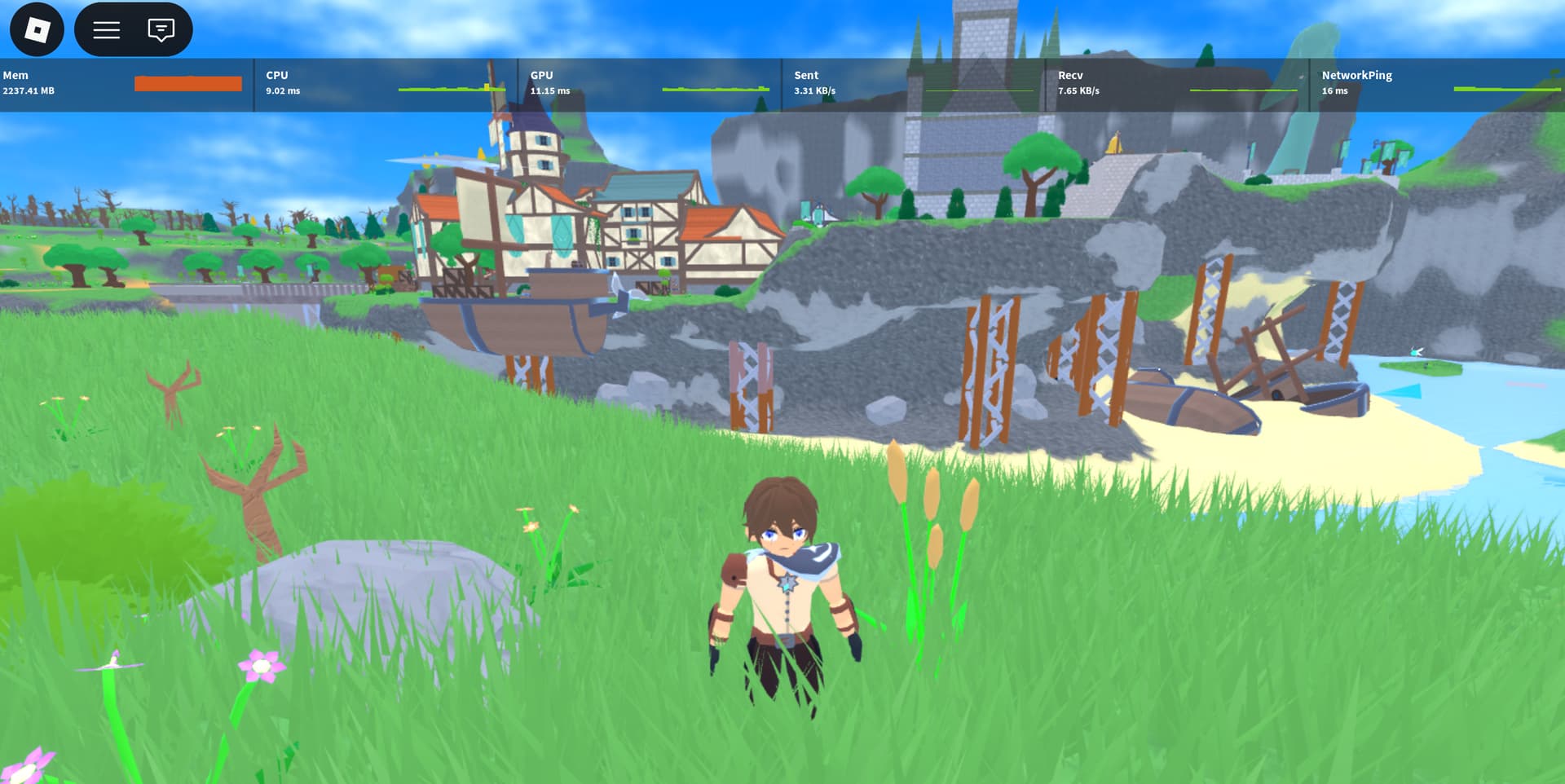The image size is (1565, 784).
Task: Open the hamburger menu in the top bar
Action: [x=107, y=30]
